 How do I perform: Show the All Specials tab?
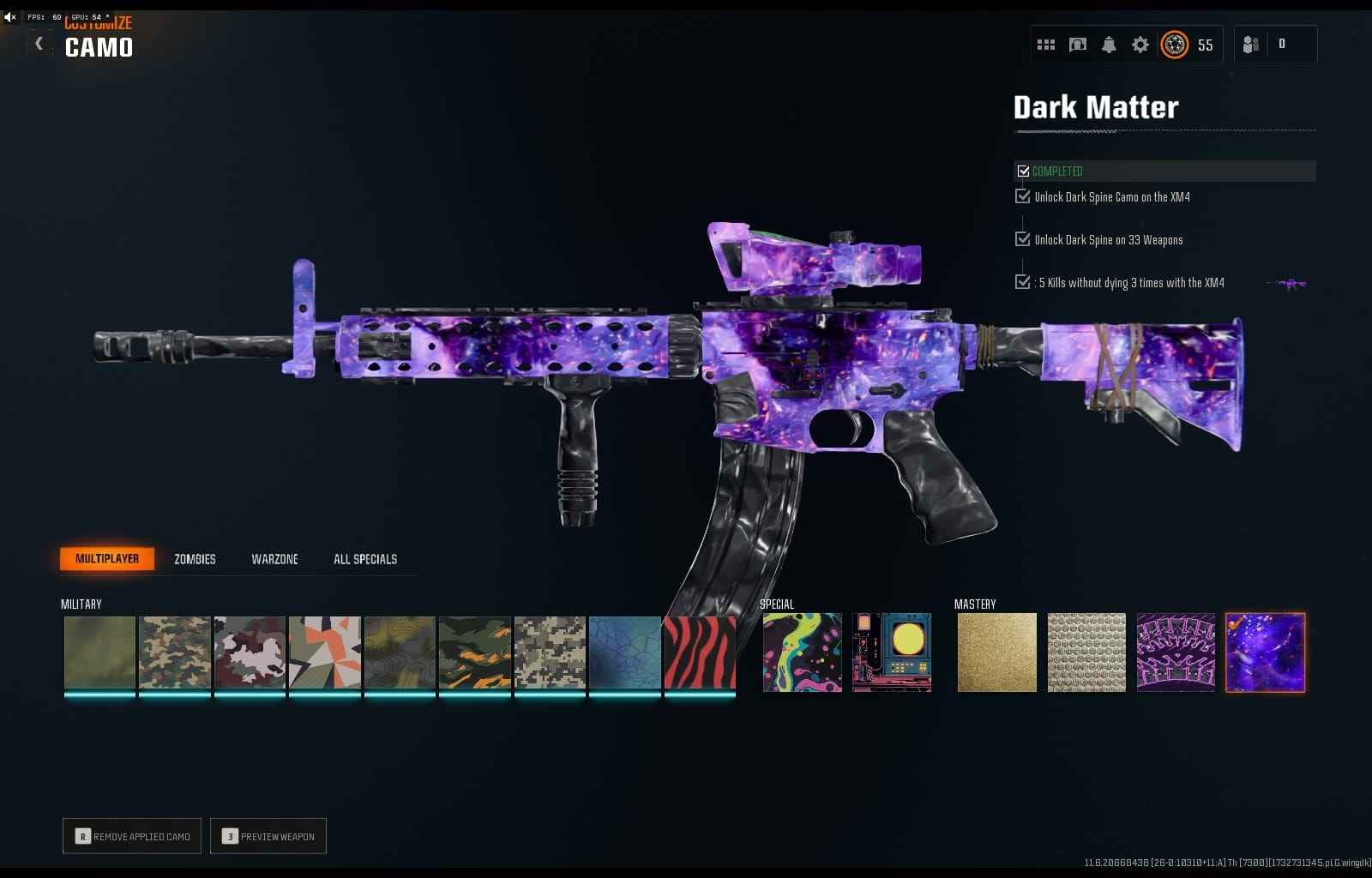(x=365, y=559)
